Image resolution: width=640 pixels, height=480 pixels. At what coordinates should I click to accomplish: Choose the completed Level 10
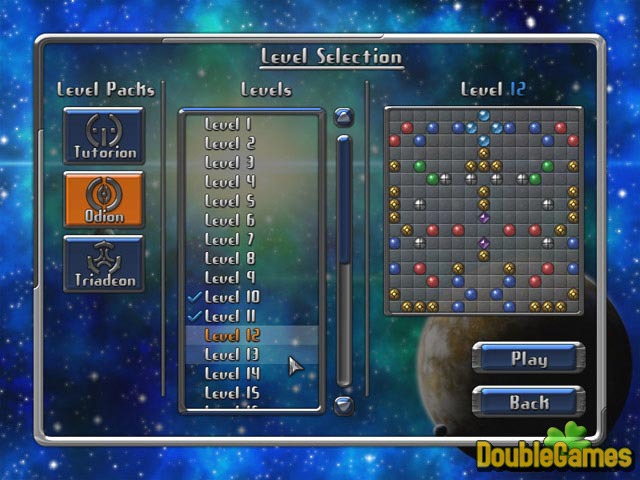click(x=231, y=297)
